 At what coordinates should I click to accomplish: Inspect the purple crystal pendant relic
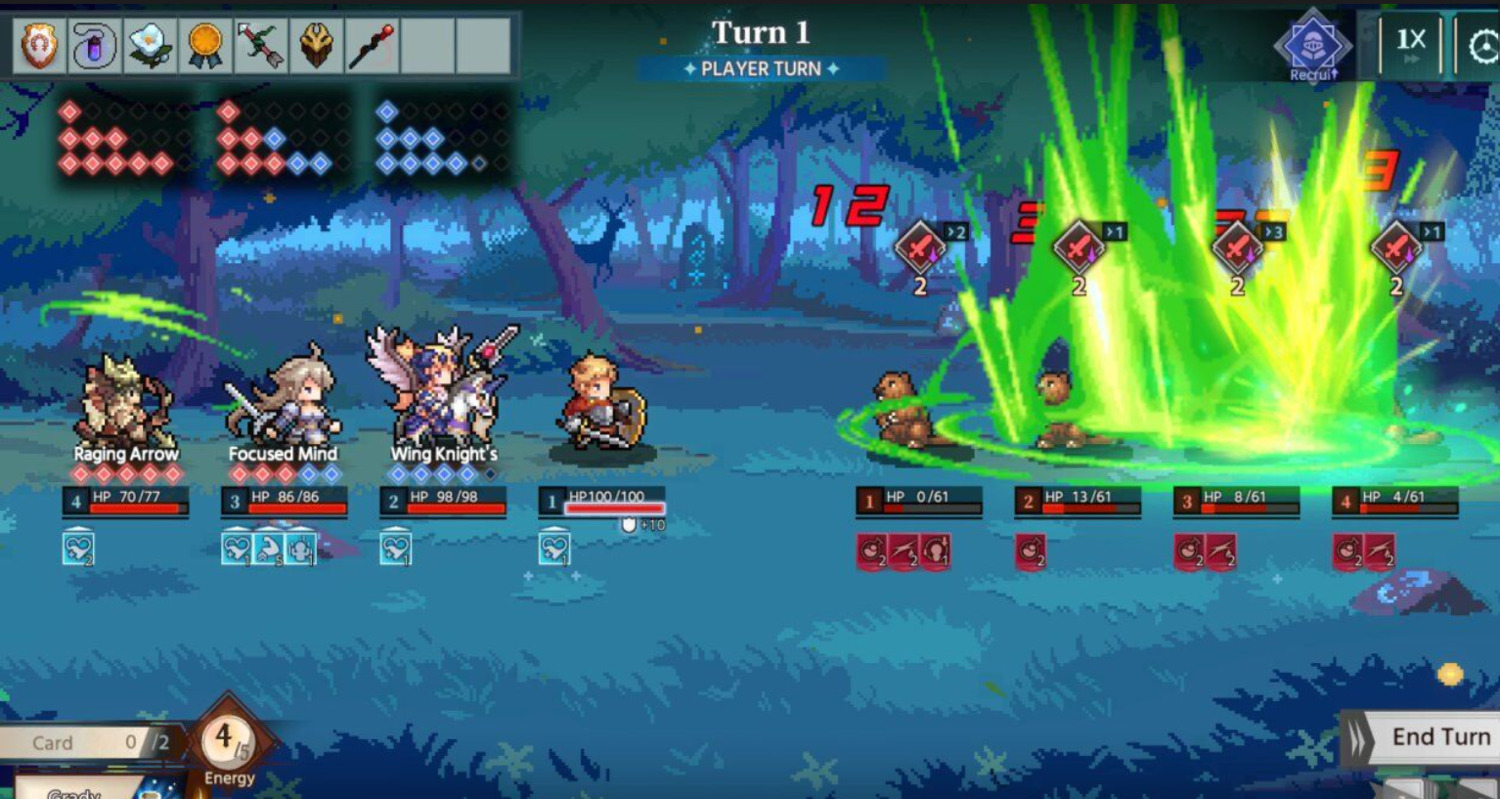(95, 45)
